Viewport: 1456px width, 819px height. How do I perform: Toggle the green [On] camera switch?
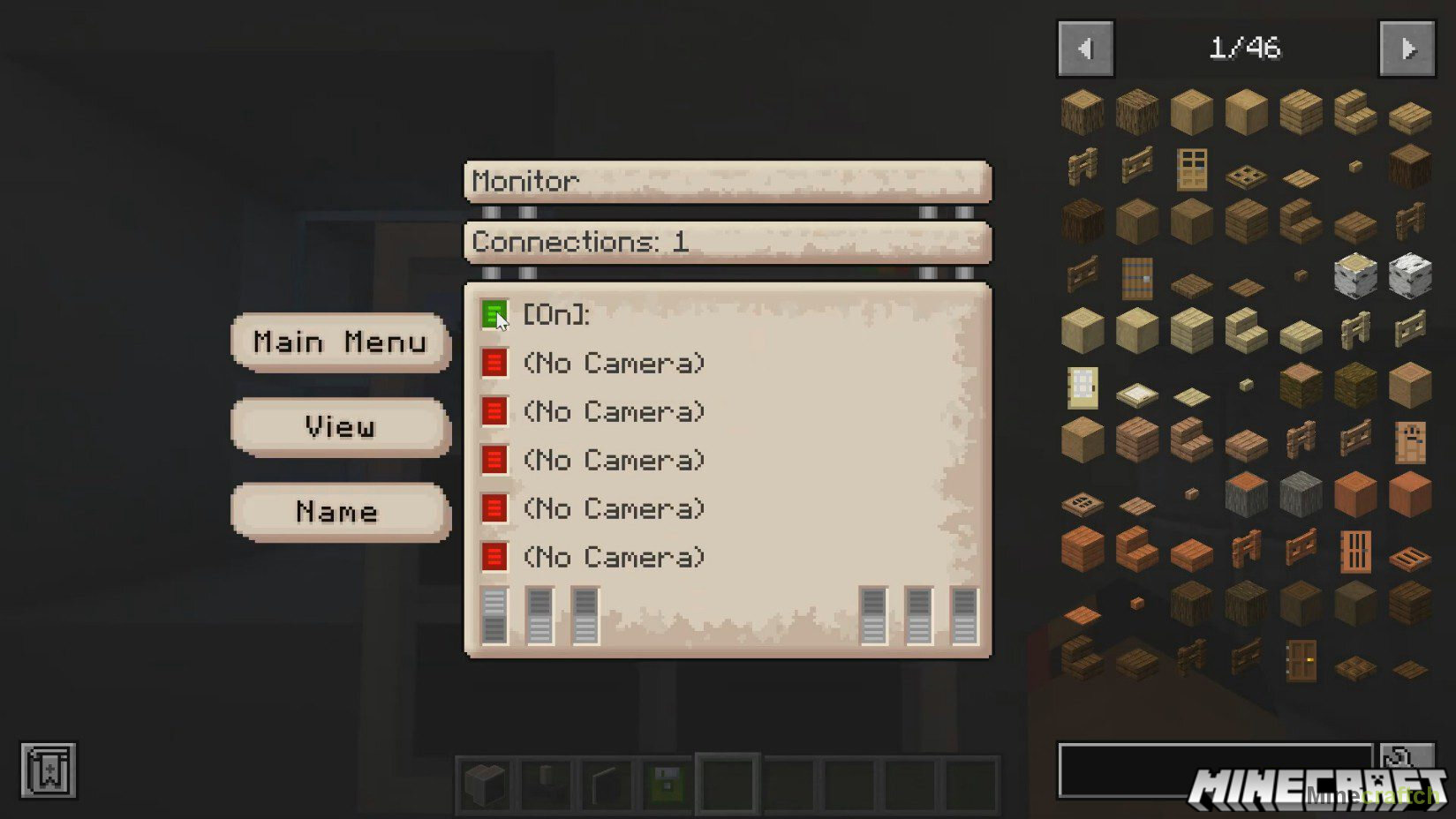click(x=494, y=314)
